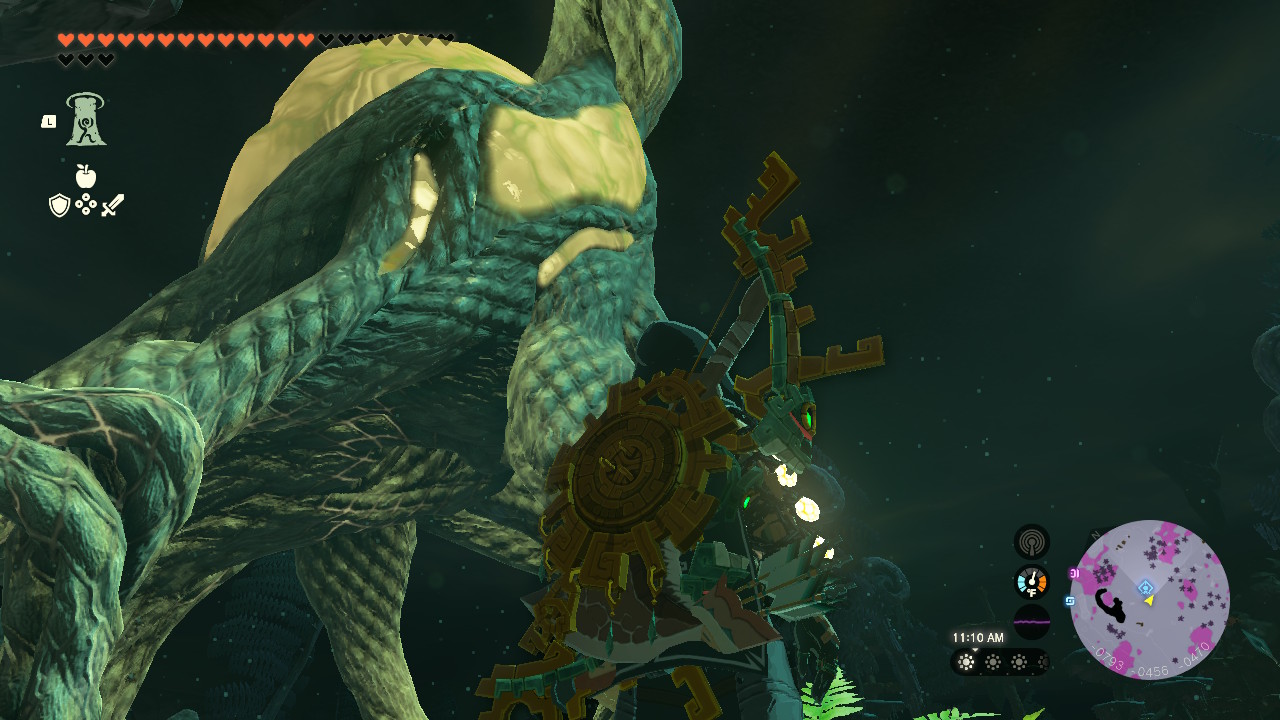The image size is (1280, 720).
Task: Select the noise level meter icon
Action: tap(1031, 621)
